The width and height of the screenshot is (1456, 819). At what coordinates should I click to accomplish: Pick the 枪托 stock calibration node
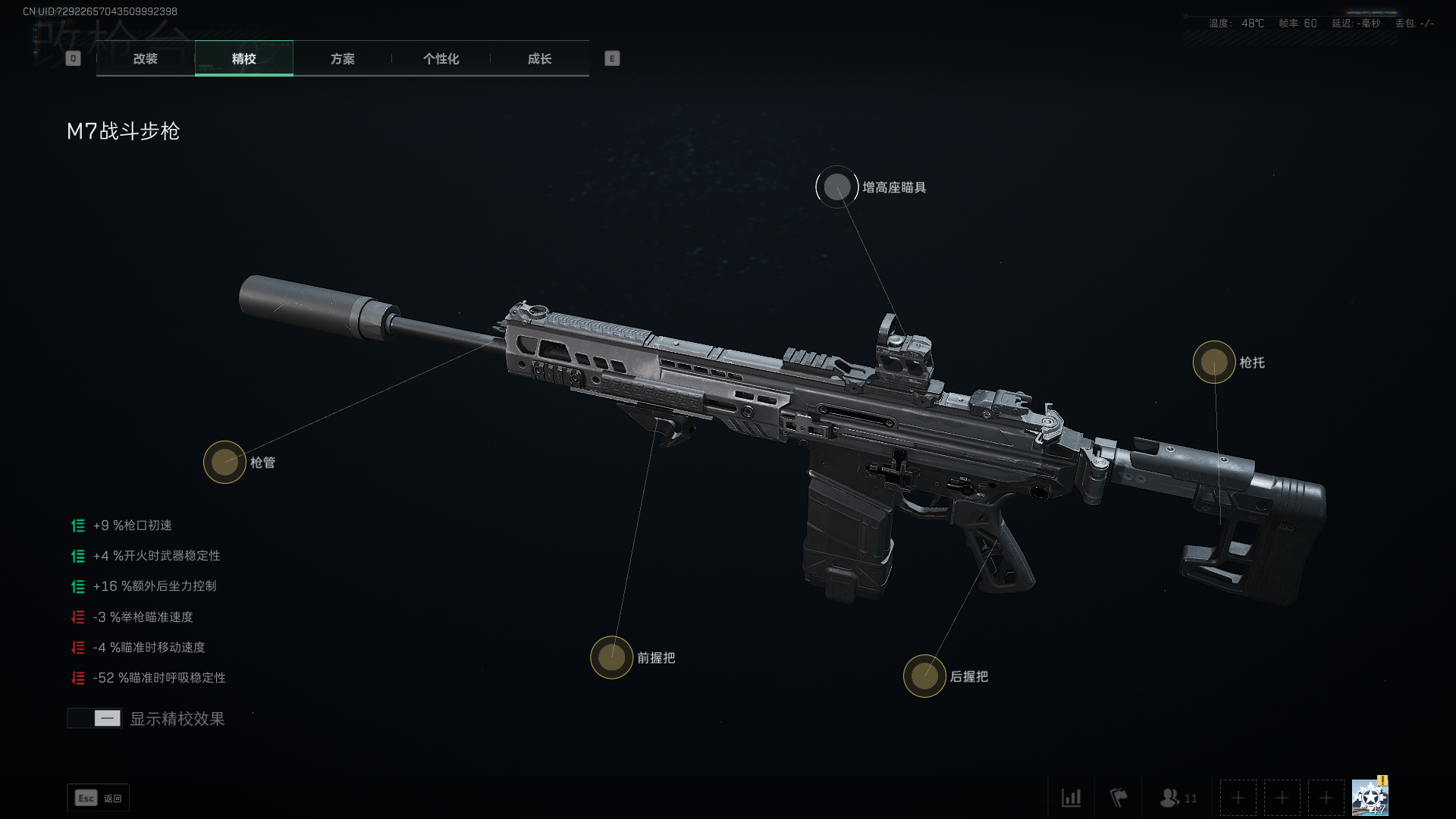click(x=1214, y=362)
